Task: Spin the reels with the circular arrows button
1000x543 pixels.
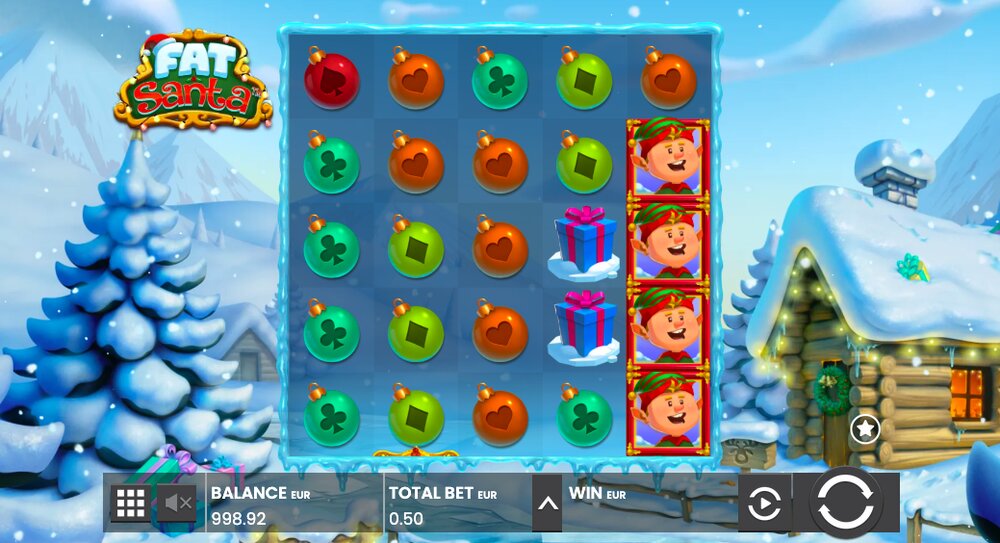Action: click(845, 502)
